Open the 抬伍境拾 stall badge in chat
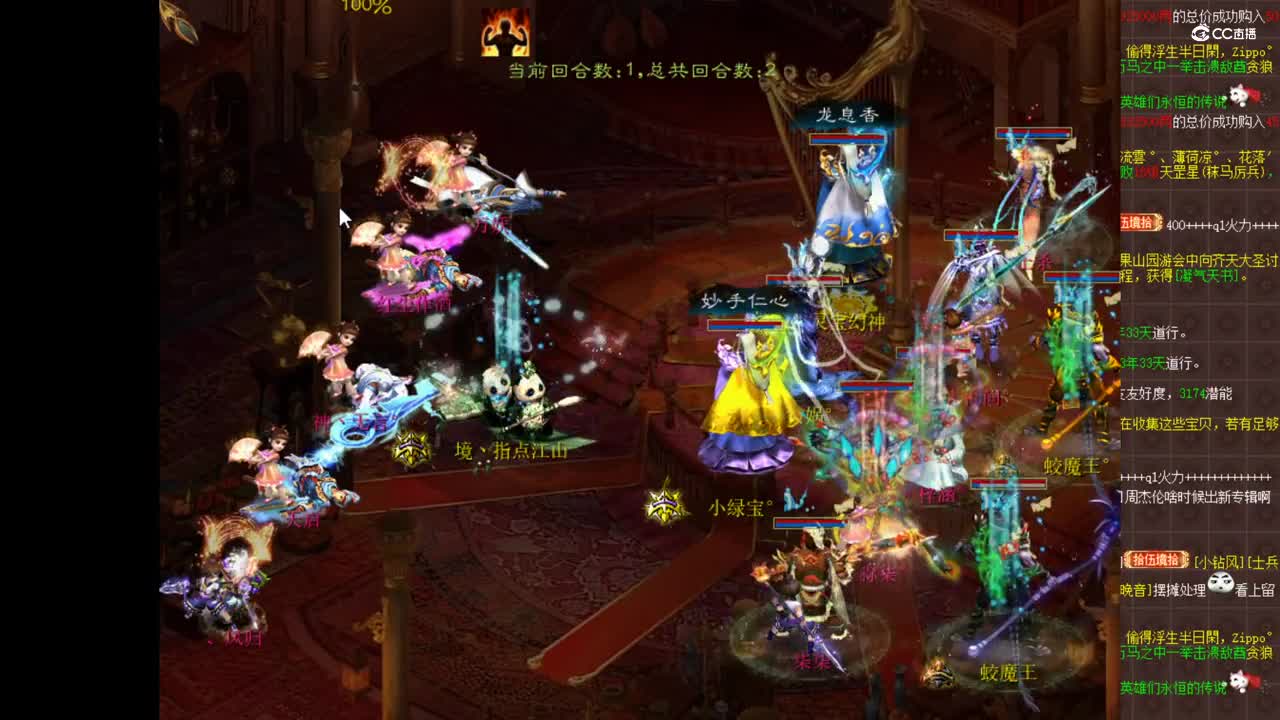 point(1157,557)
